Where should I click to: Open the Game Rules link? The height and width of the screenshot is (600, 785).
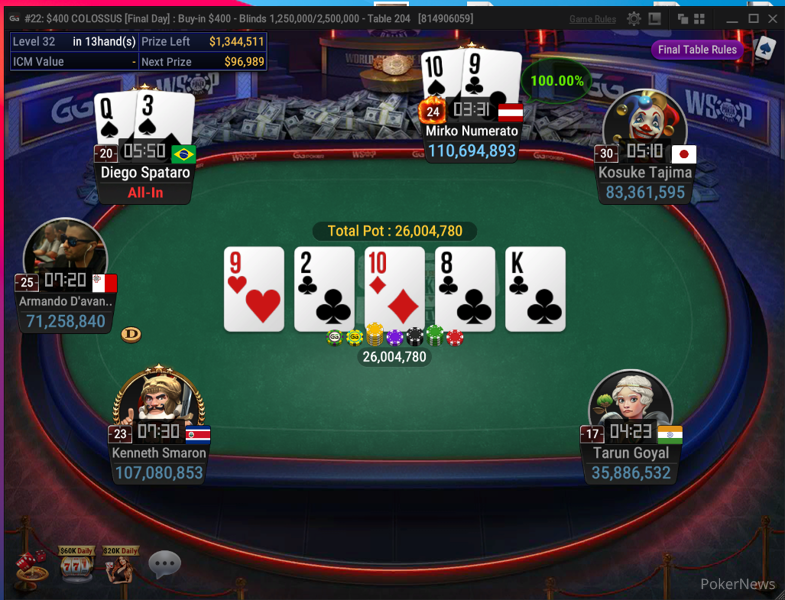592,19
